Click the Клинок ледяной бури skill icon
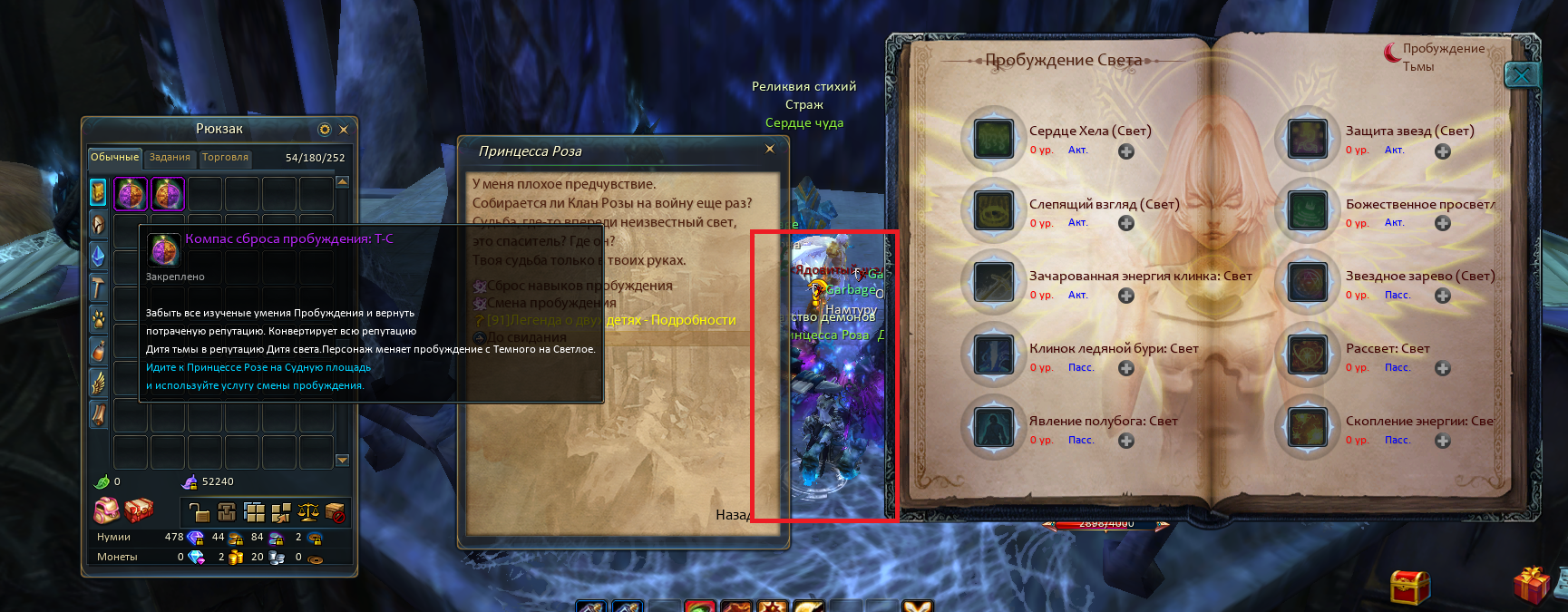 click(994, 355)
